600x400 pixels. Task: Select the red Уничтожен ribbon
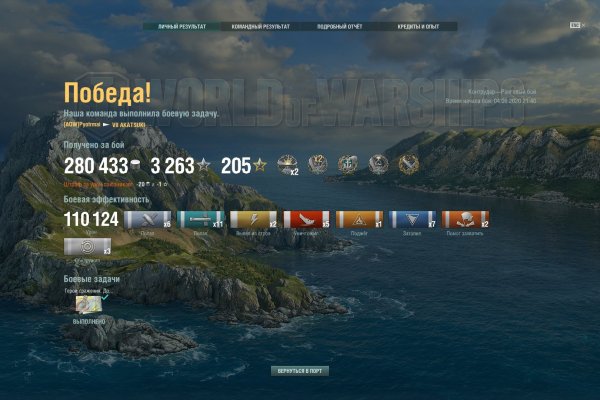pos(306,220)
